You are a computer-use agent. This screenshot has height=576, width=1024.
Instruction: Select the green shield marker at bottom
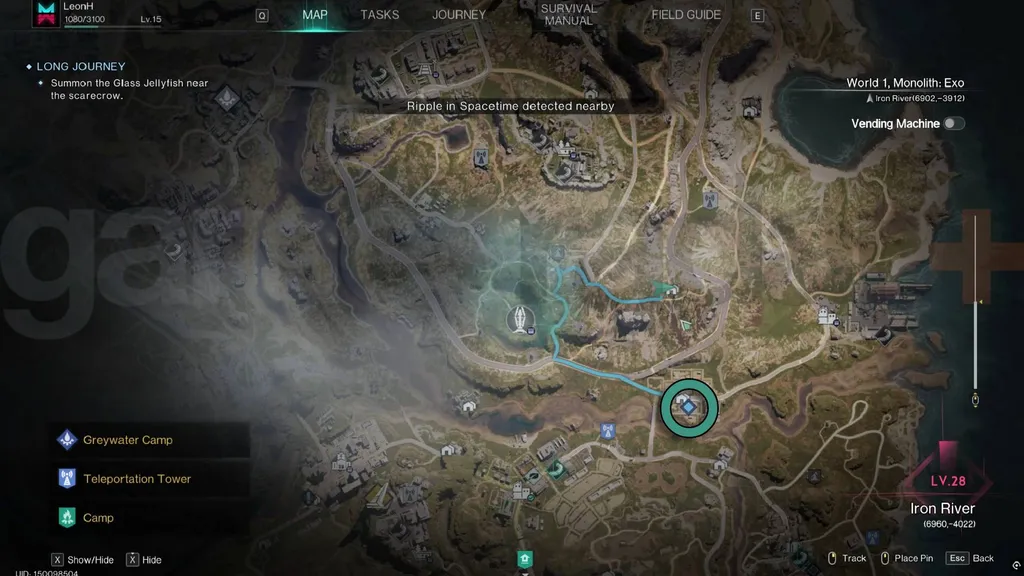522,557
